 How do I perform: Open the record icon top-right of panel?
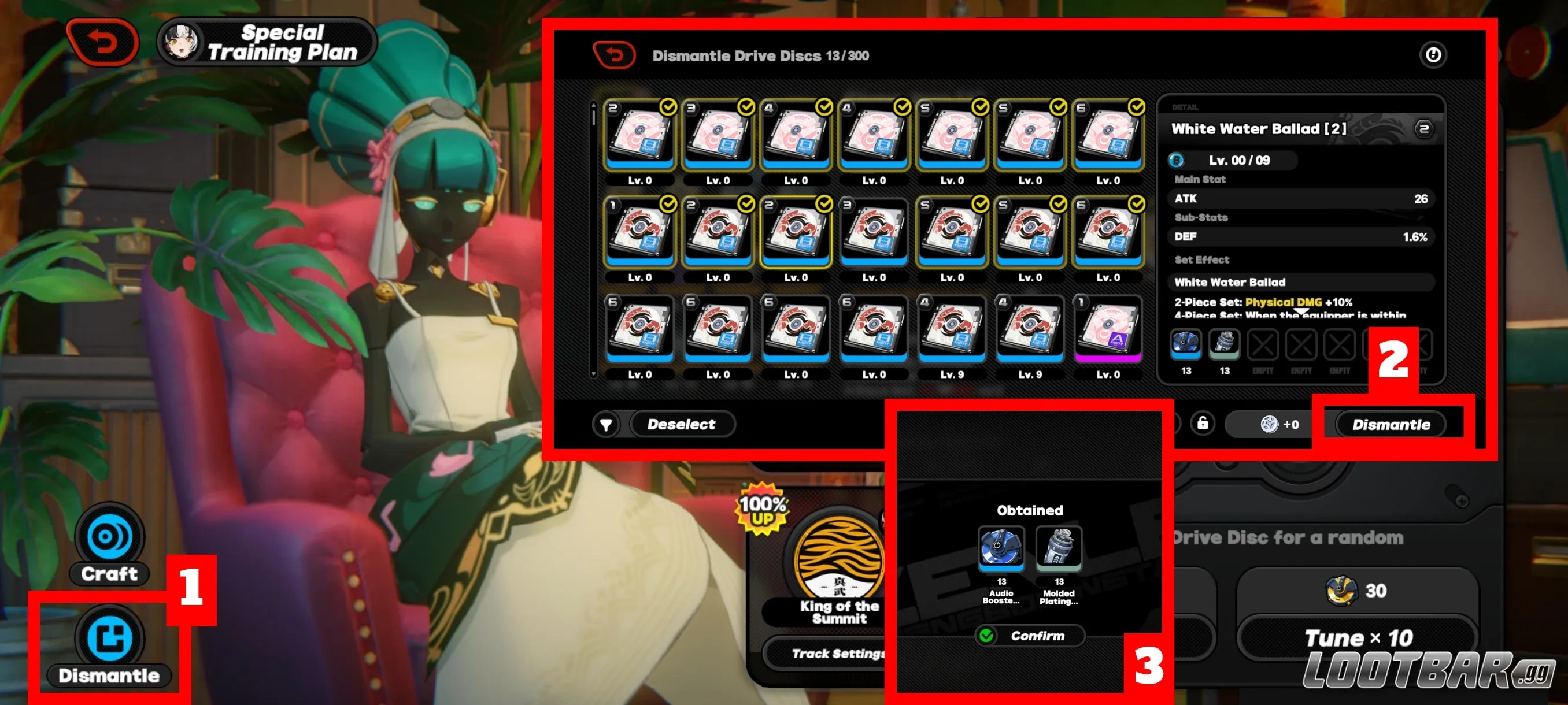pyautogui.click(x=1433, y=54)
